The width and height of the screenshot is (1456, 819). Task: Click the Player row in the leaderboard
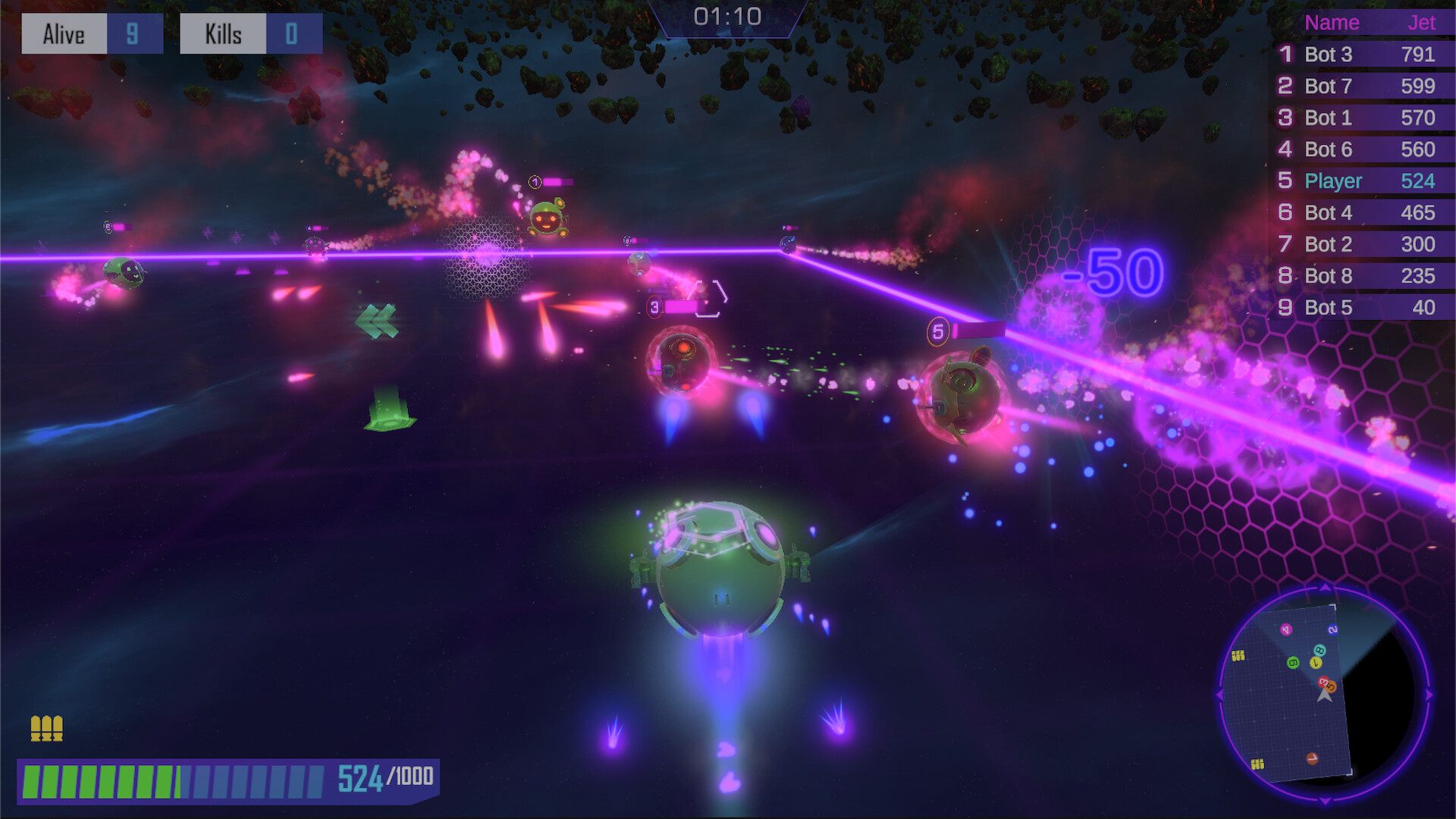pyautogui.click(x=1357, y=181)
